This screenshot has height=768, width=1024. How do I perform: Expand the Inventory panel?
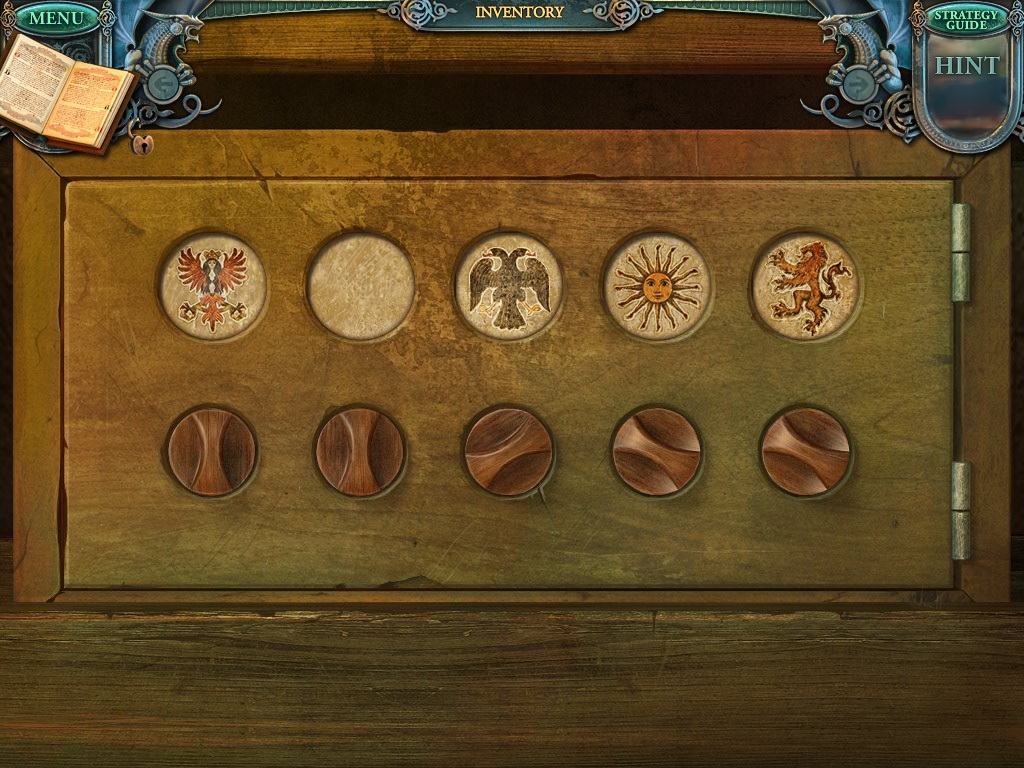(519, 13)
